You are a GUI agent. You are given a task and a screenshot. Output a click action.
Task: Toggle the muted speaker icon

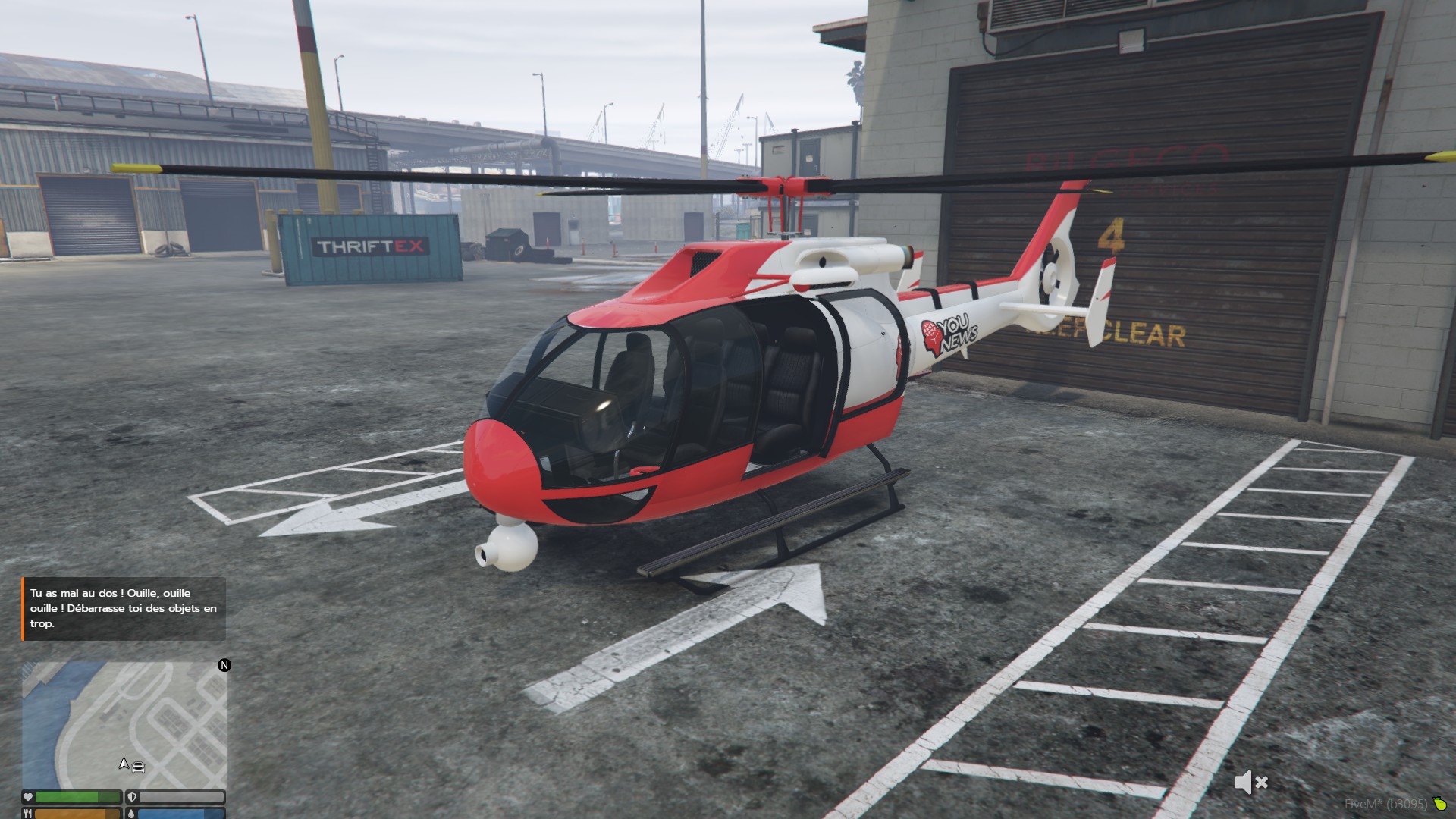tap(1250, 782)
